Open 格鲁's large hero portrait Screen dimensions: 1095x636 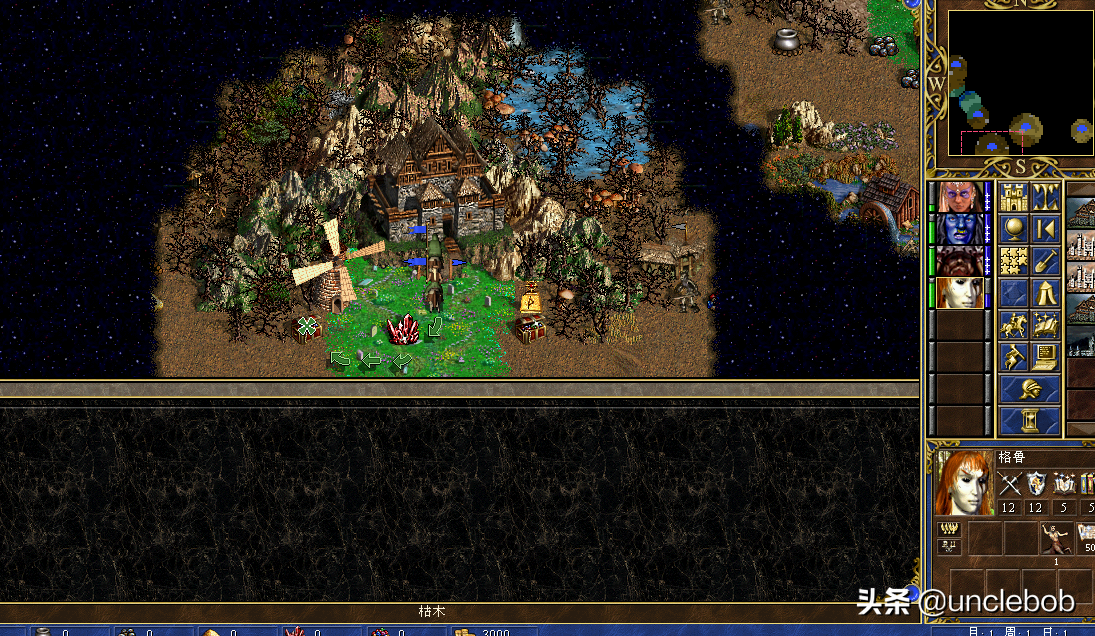(x=965, y=482)
